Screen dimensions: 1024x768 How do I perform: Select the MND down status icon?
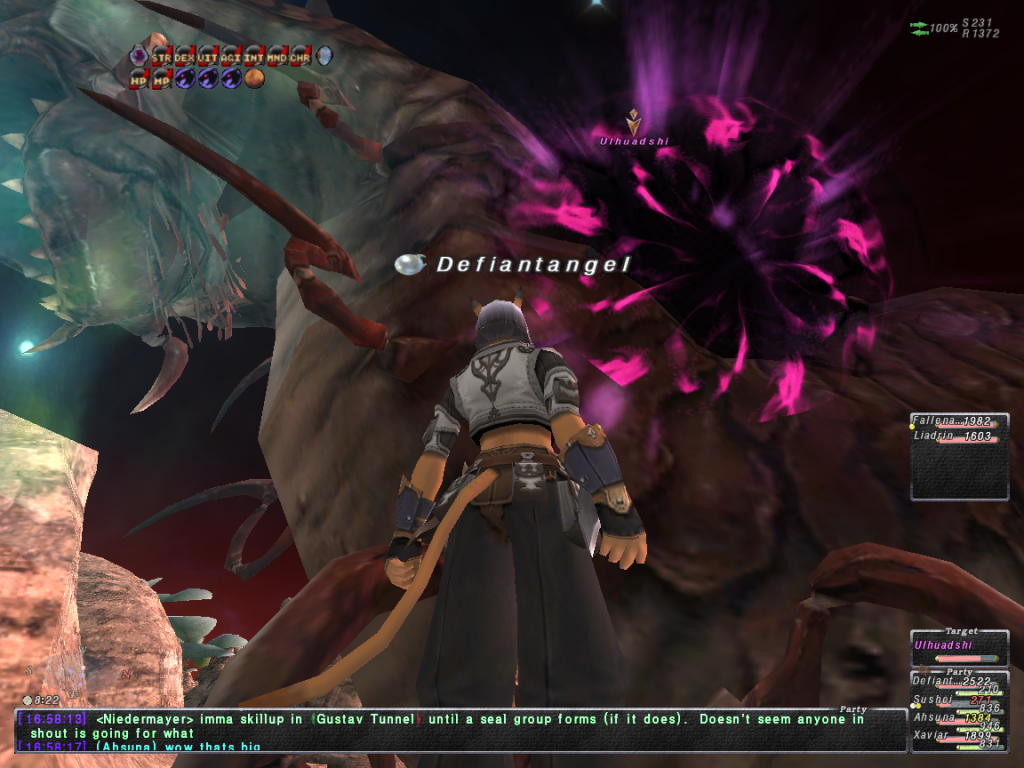(x=277, y=56)
